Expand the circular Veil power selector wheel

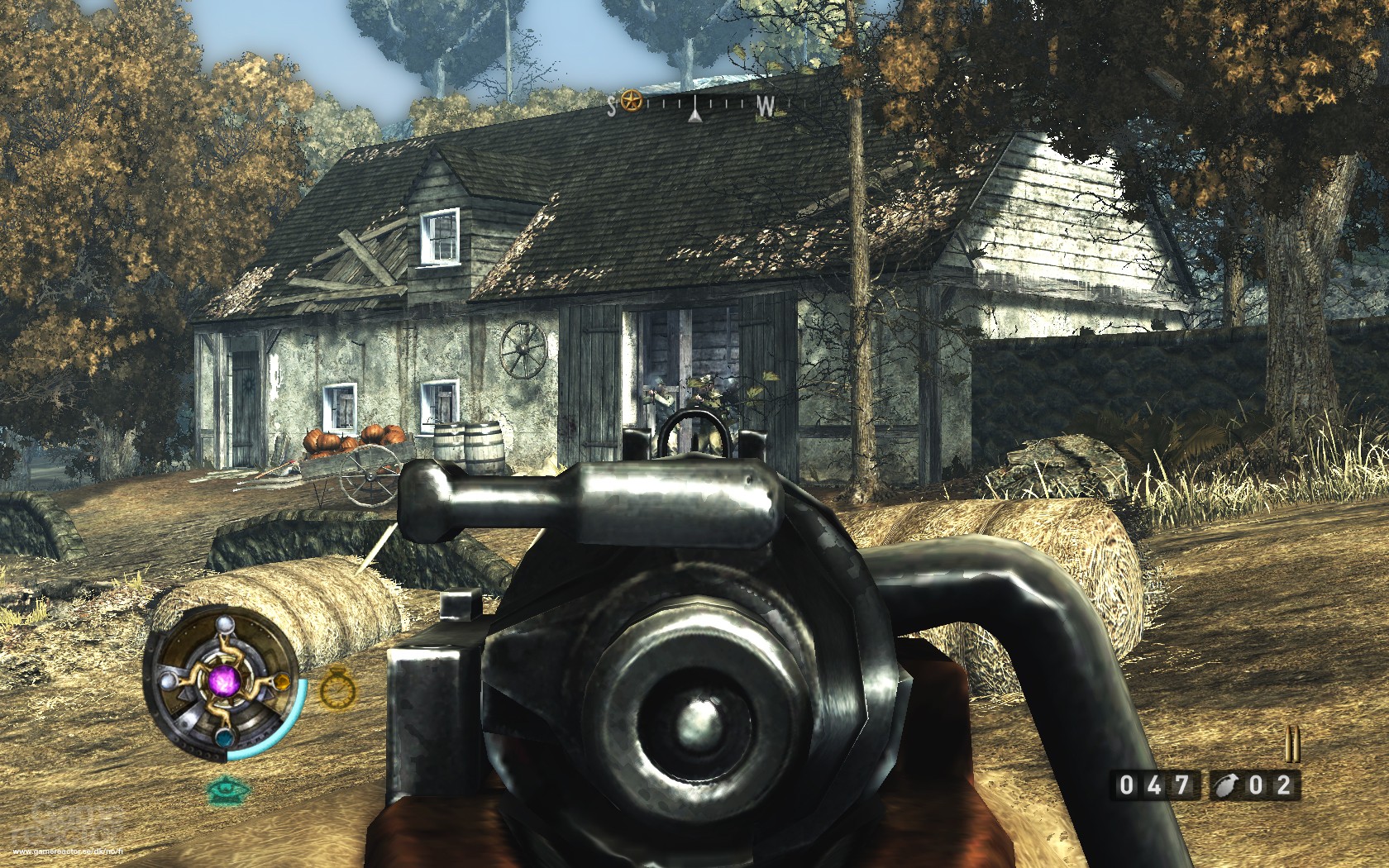tap(223, 684)
